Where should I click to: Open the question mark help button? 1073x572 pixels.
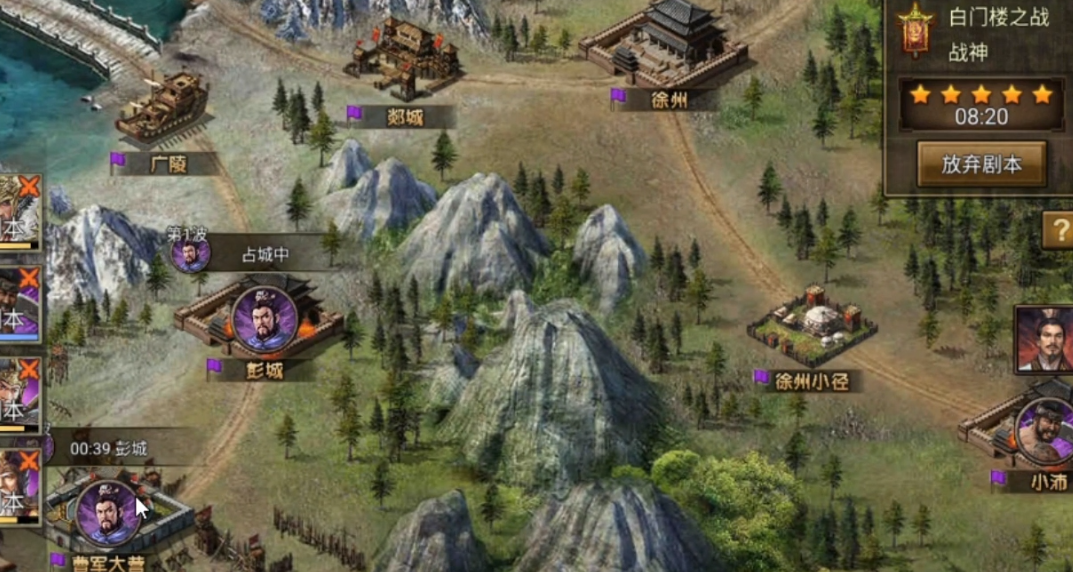1058,231
